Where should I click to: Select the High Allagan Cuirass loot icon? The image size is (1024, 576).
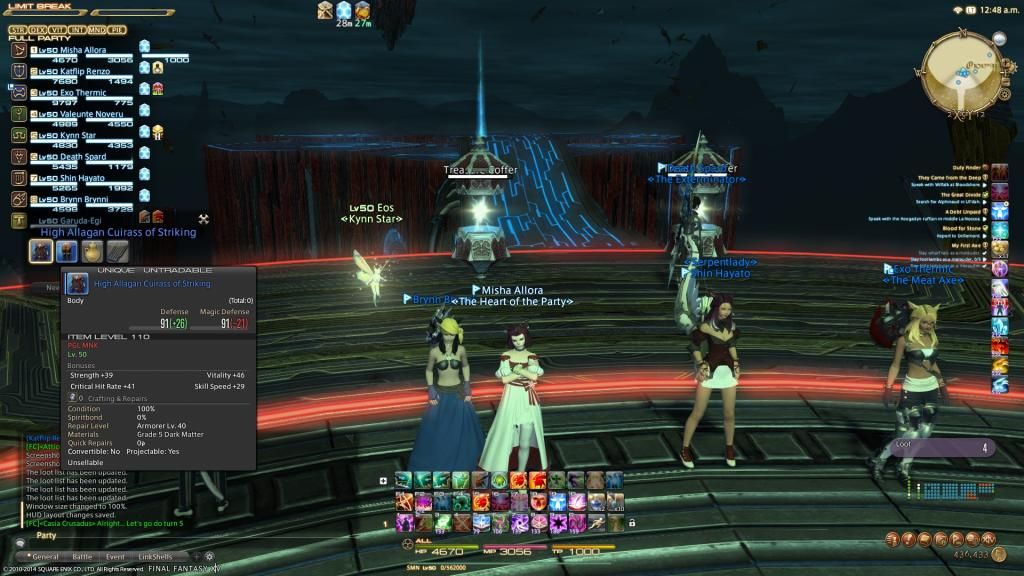[41, 251]
